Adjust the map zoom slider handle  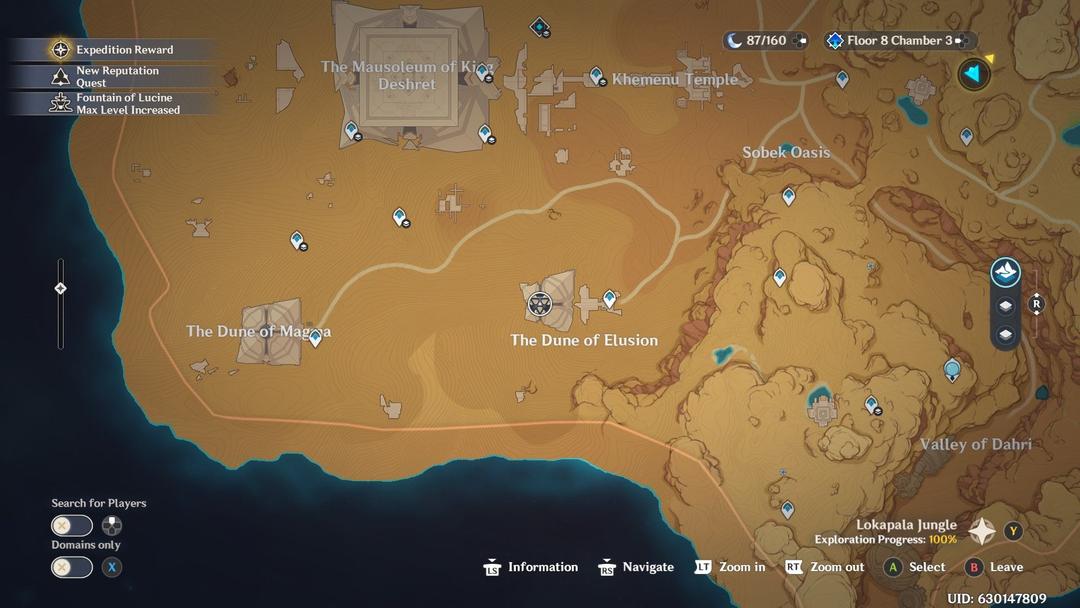pyautogui.click(x=60, y=288)
